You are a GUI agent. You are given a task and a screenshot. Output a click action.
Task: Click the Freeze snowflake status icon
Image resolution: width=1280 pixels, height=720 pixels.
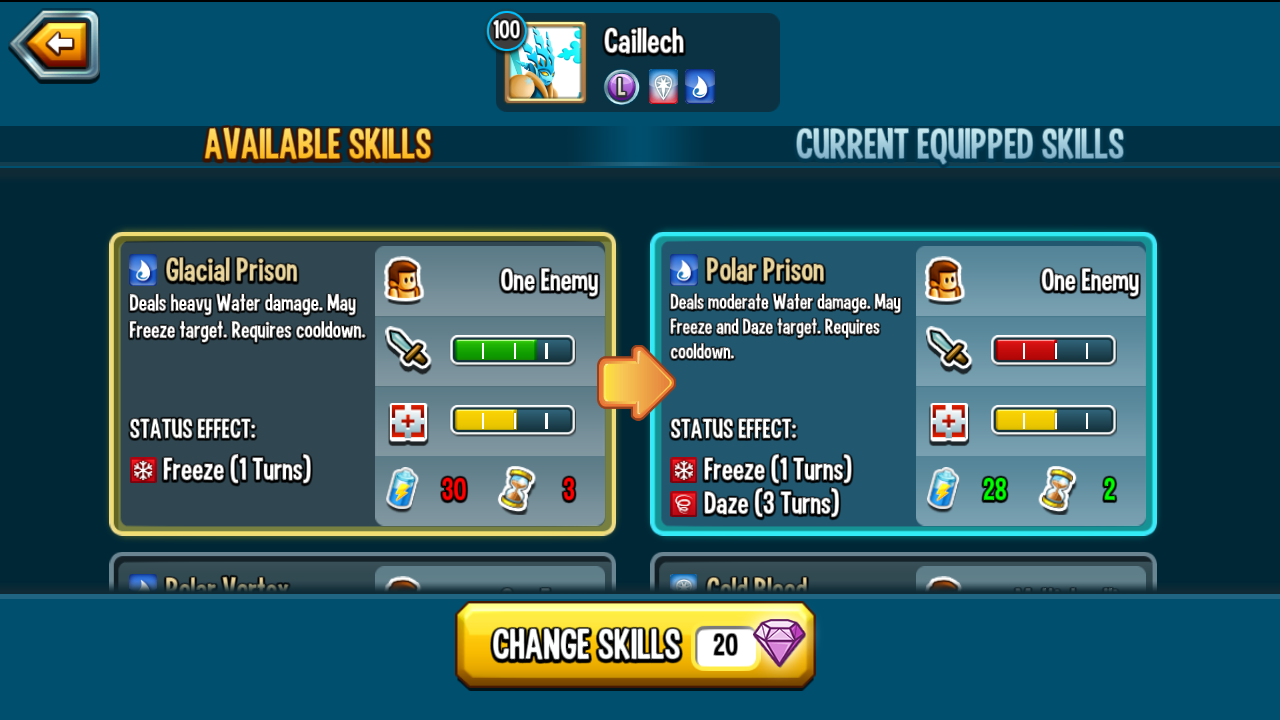141,470
